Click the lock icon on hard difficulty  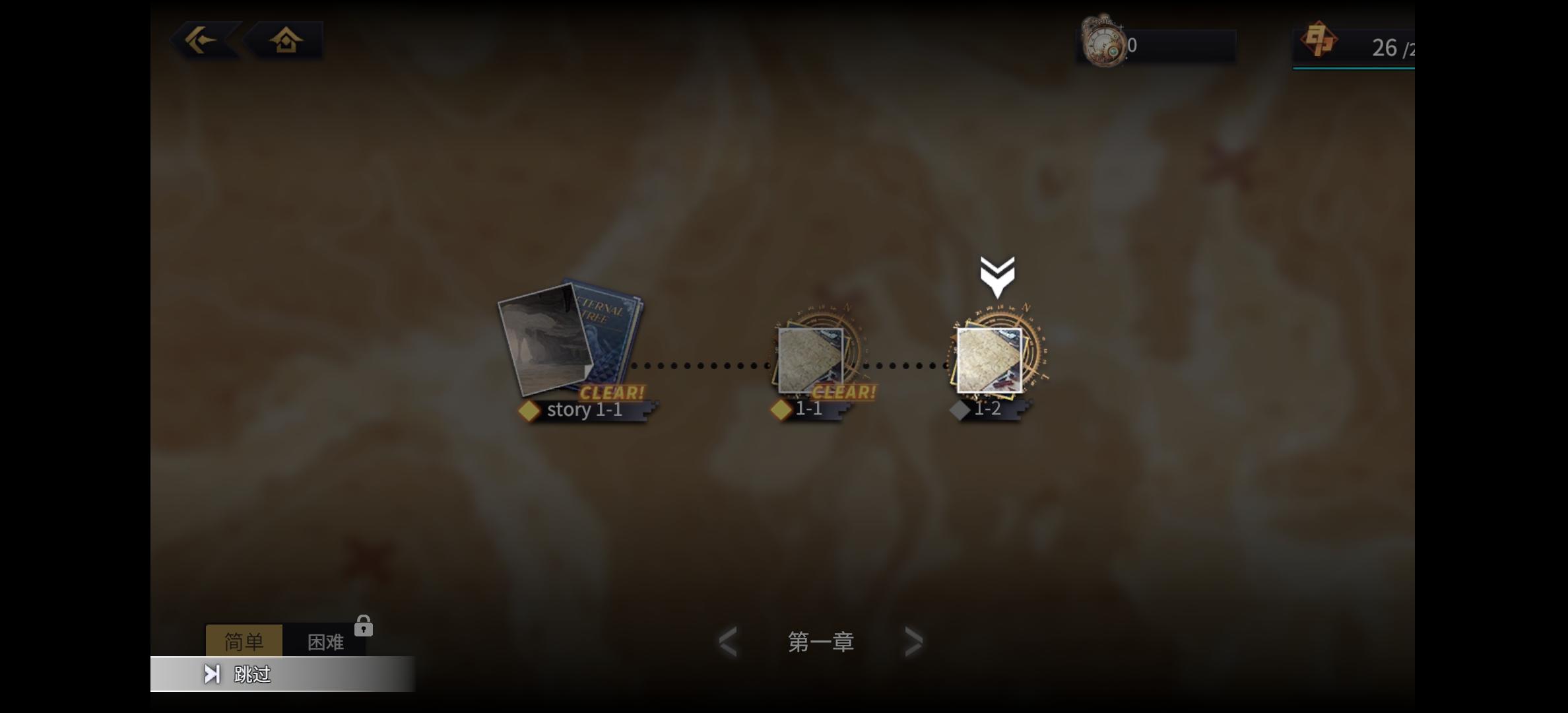[x=364, y=625]
